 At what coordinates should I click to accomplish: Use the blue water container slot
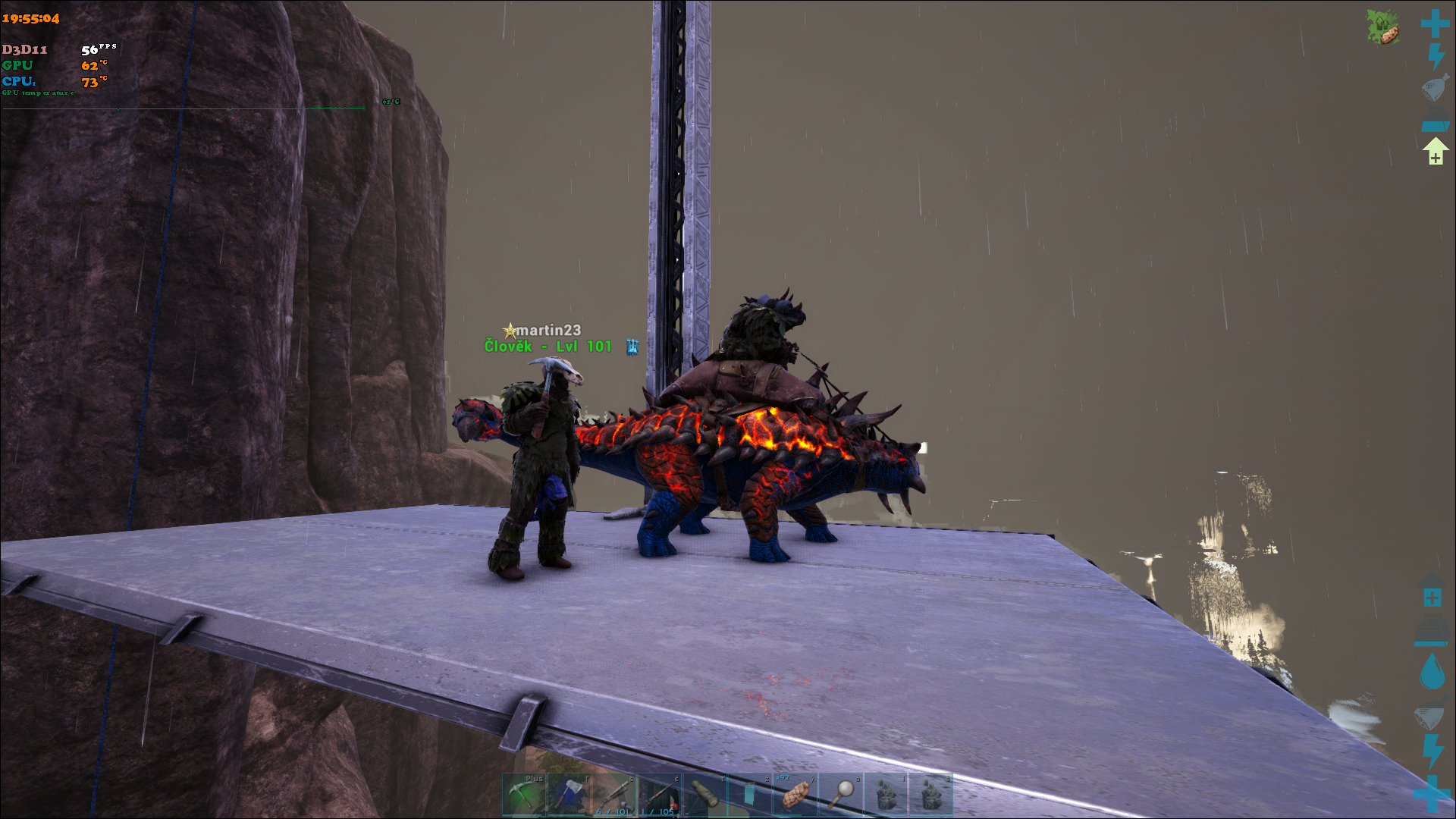pyautogui.click(x=750, y=795)
